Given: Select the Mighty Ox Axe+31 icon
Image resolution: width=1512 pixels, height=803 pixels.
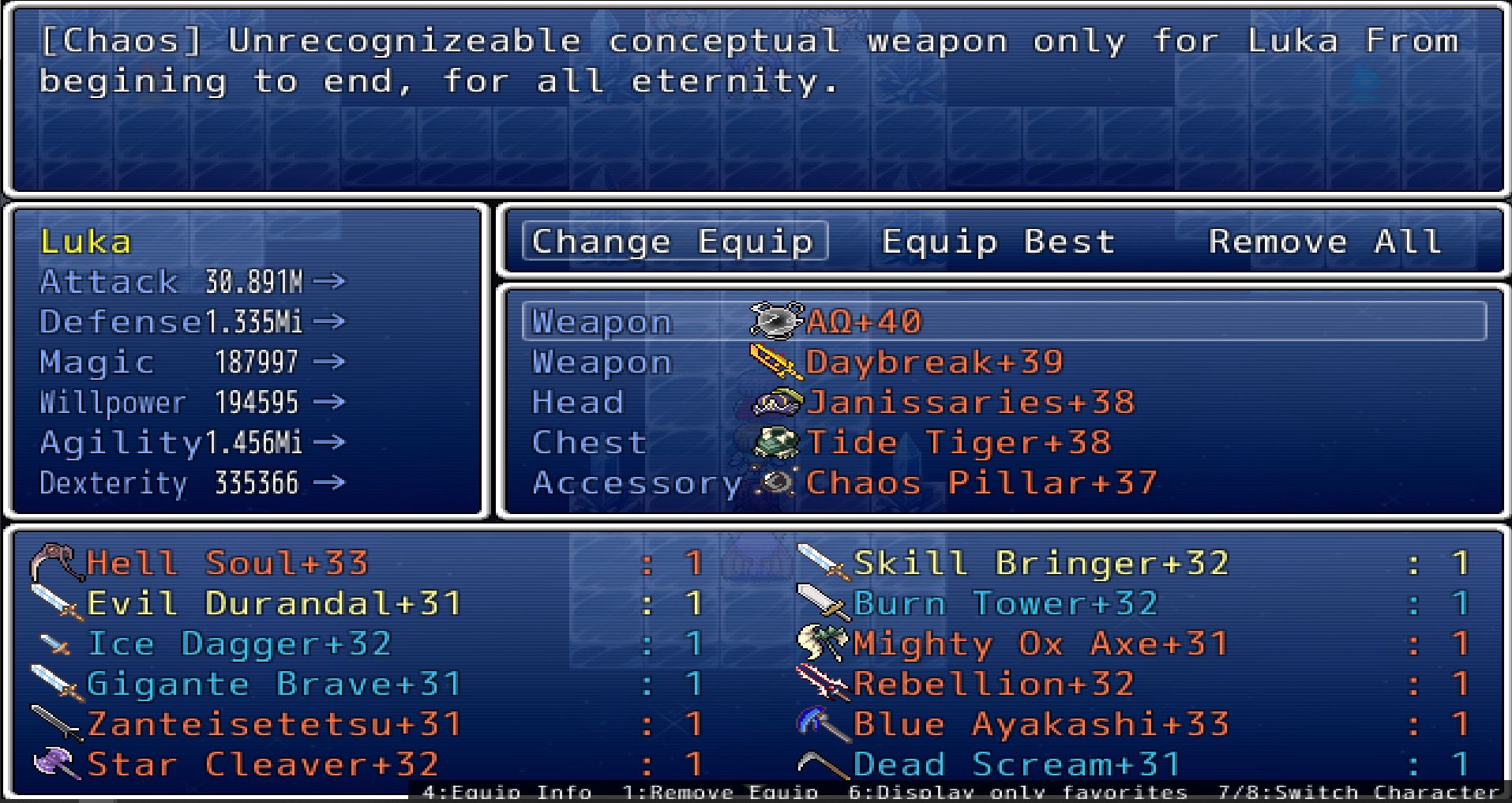Looking at the screenshot, I should [x=821, y=643].
